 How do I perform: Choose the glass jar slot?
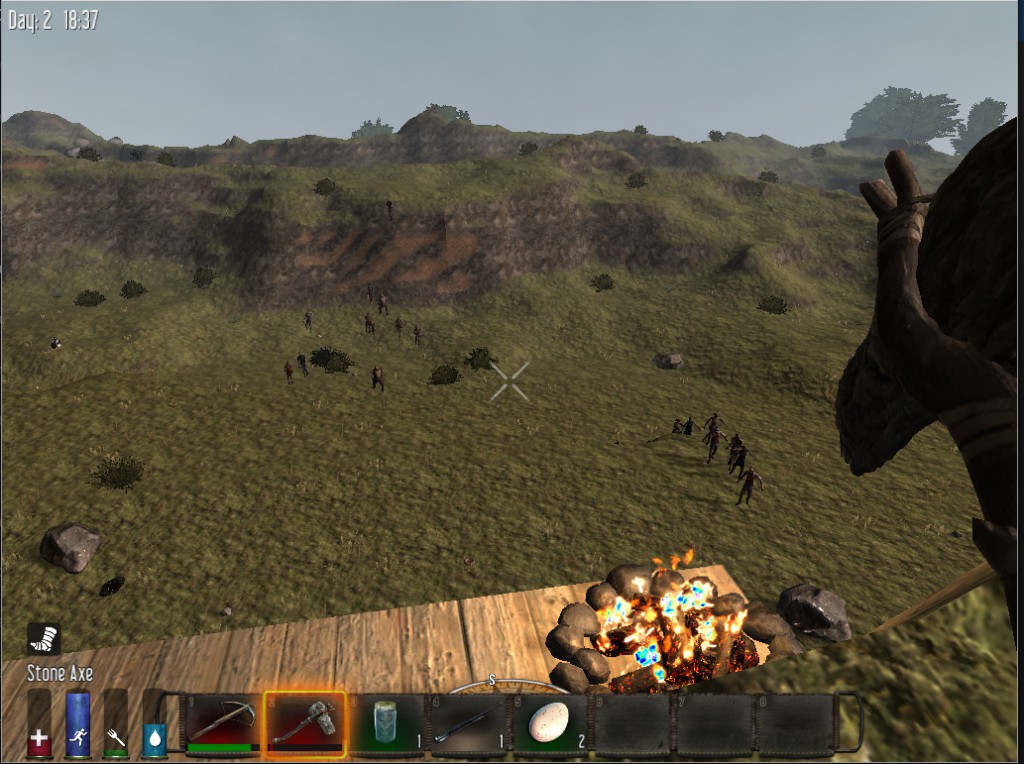click(x=386, y=723)
